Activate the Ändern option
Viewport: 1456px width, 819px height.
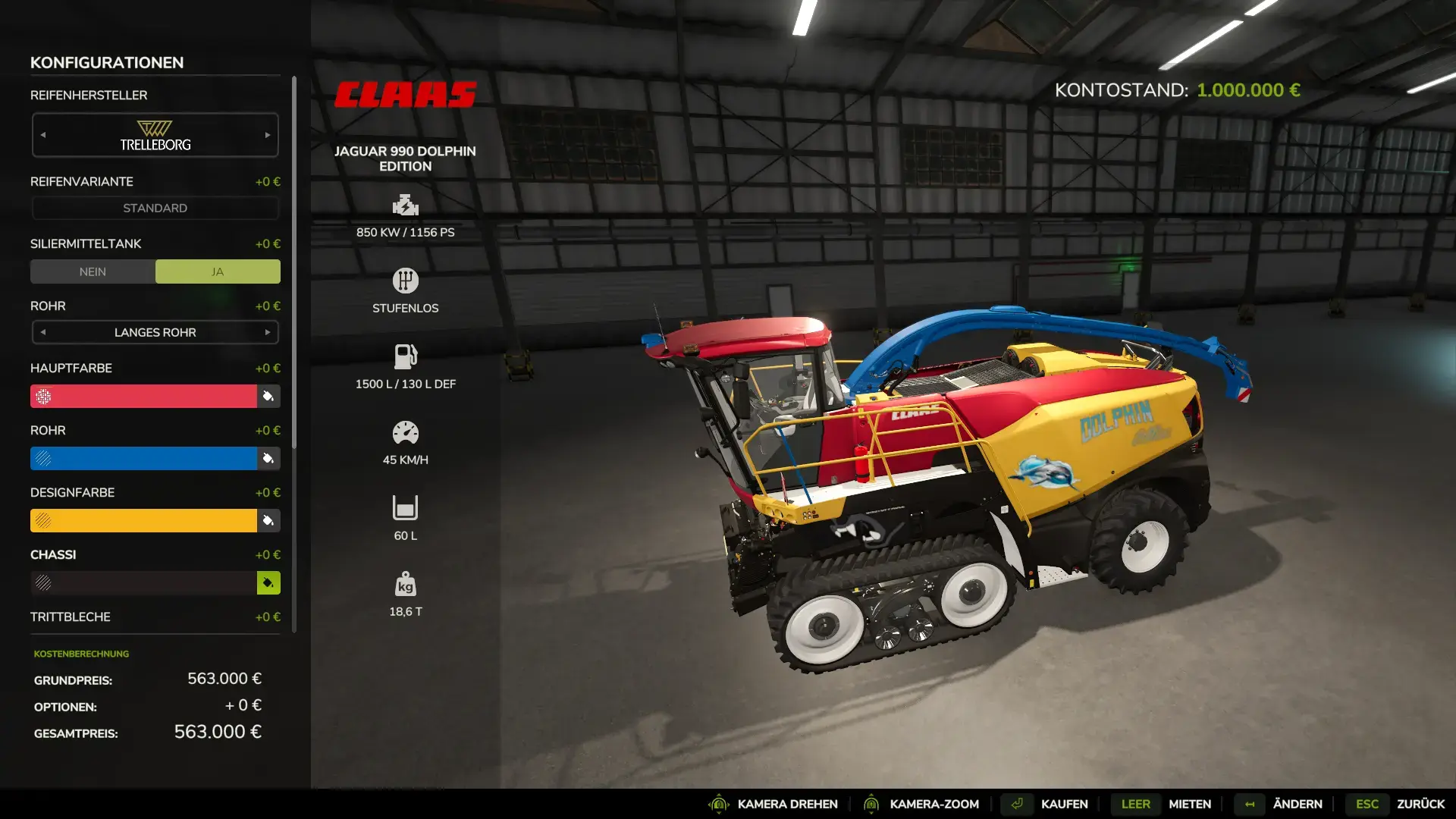click(1297, 804)
